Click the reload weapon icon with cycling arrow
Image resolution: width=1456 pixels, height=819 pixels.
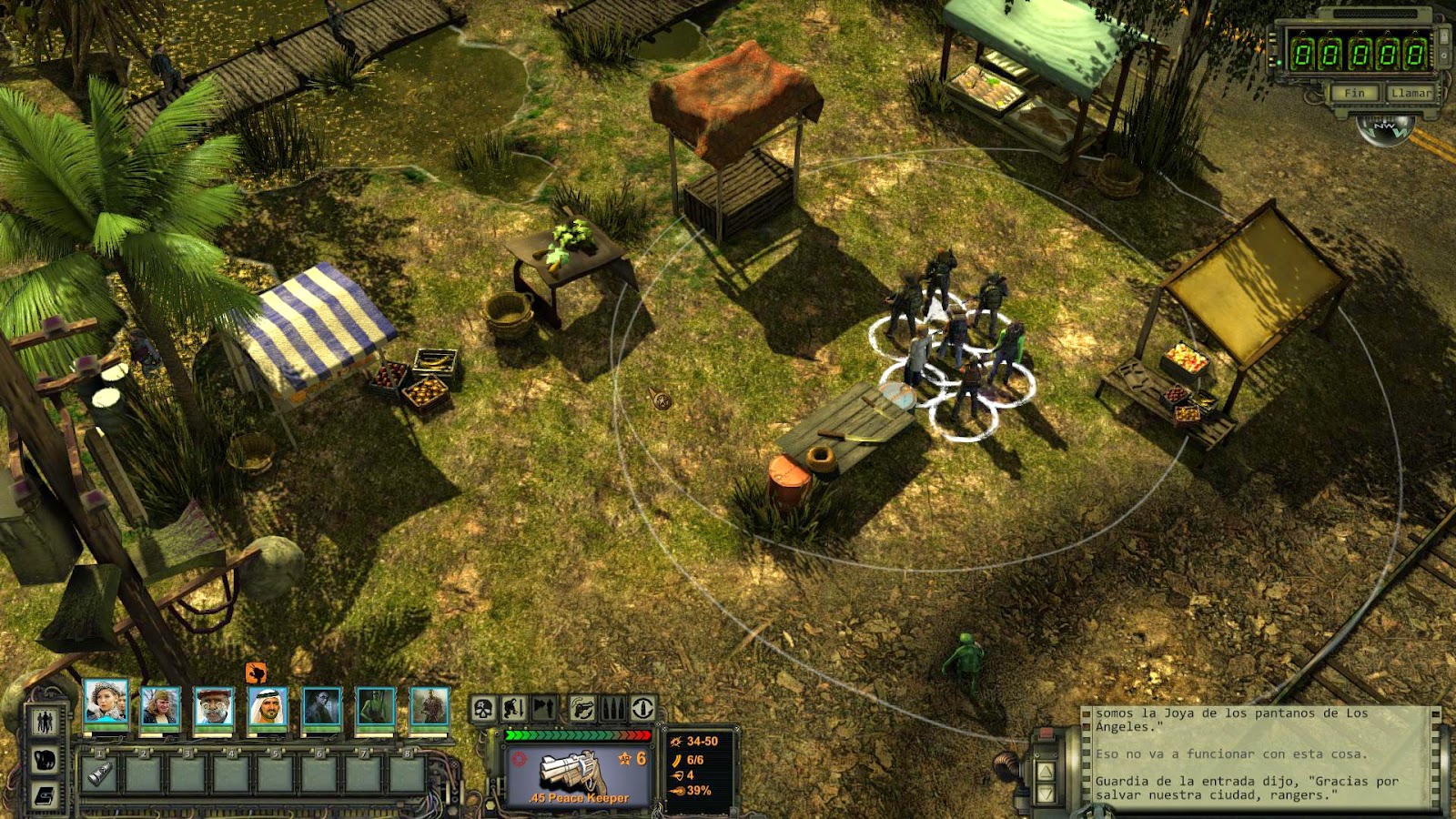coord(583,708)
